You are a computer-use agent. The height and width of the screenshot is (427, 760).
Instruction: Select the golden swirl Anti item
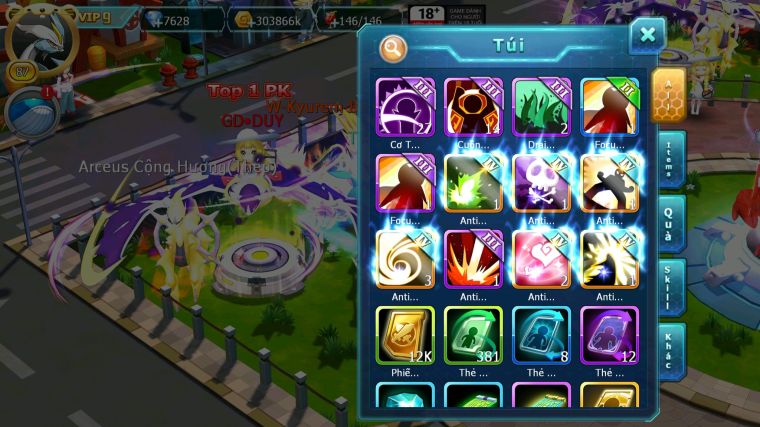click(405, 258)
